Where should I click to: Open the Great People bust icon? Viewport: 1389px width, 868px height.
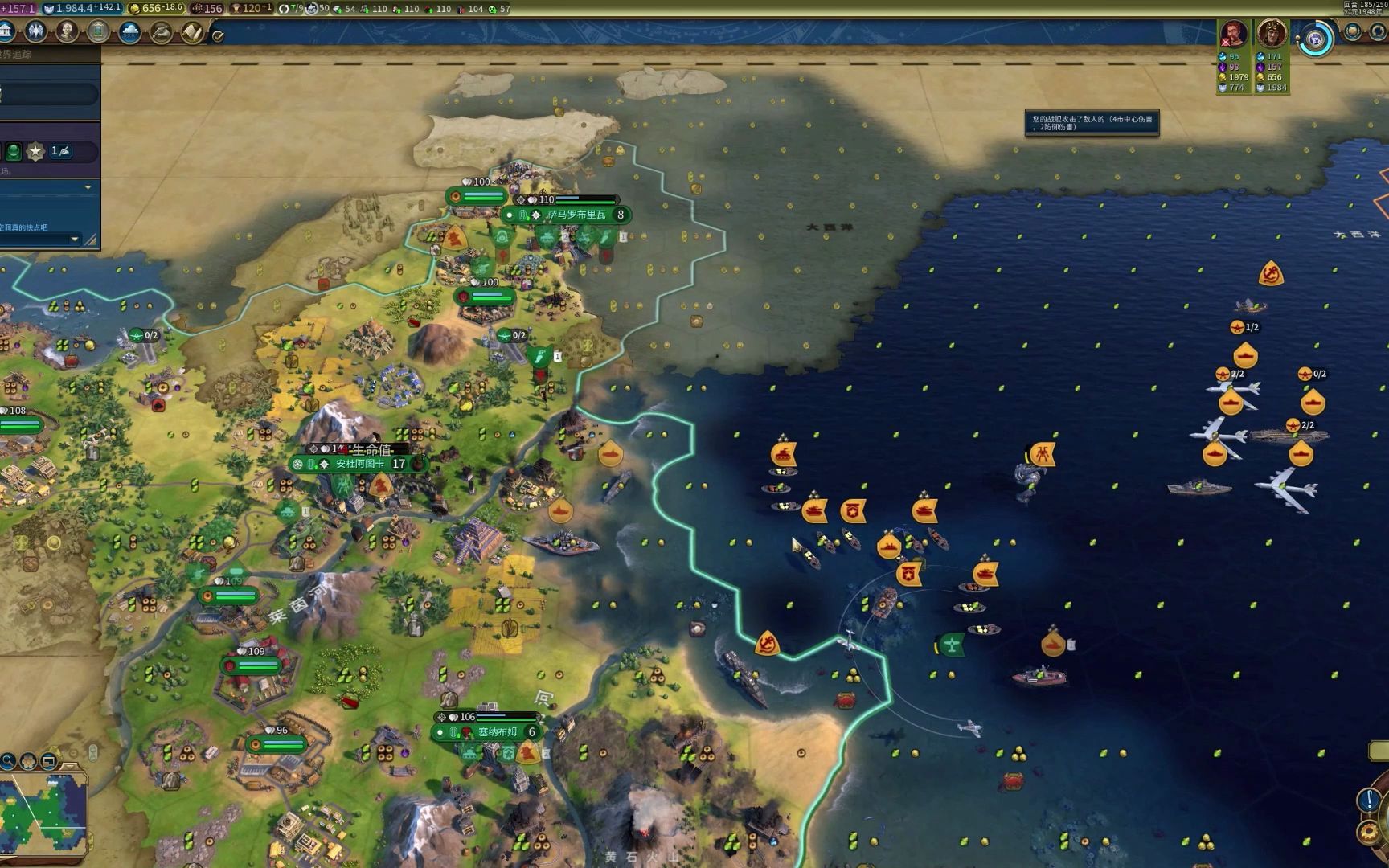tap(67, 31)
